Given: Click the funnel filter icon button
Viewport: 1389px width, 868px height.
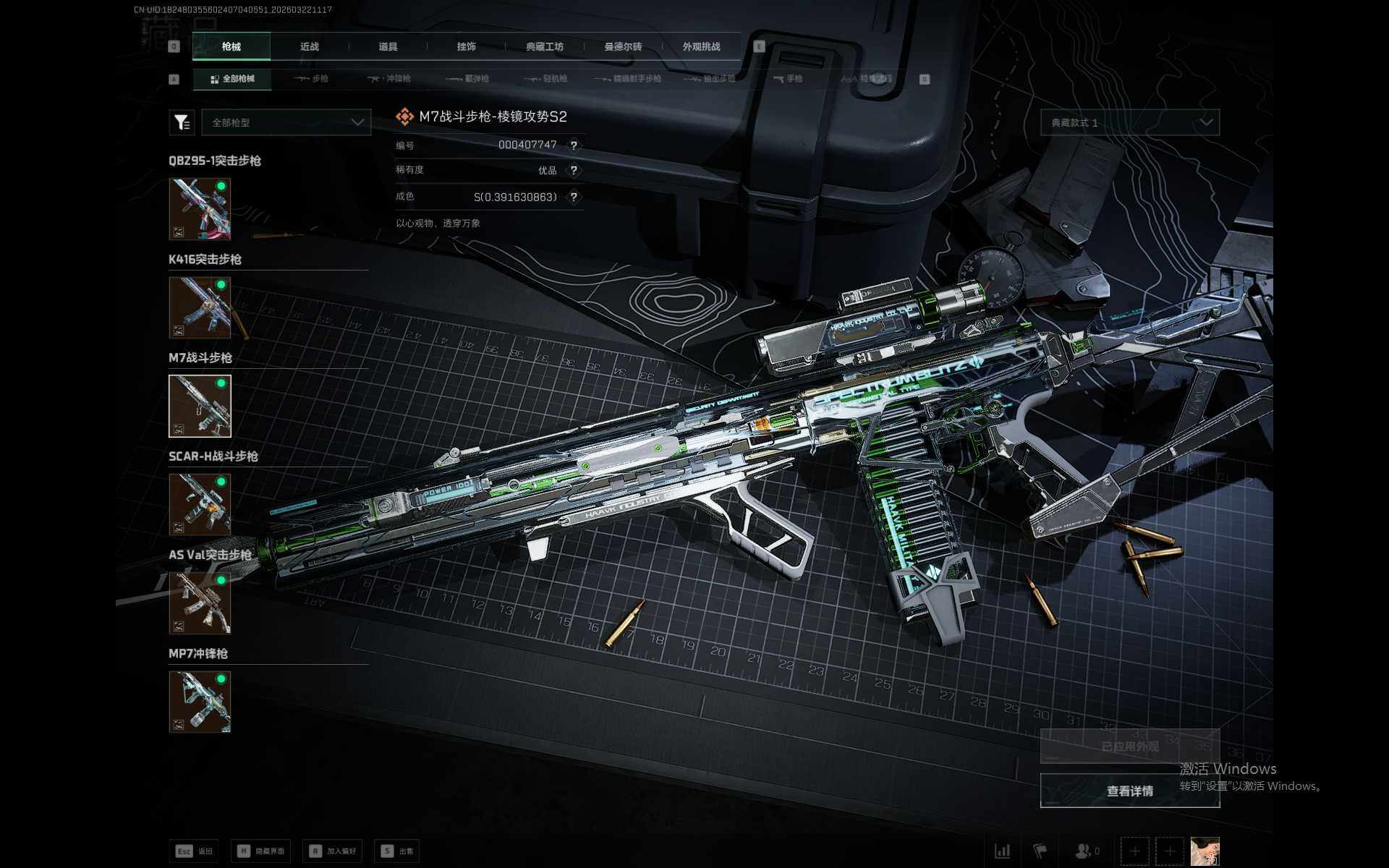Looking at the screenshot, I should point(182,123).
